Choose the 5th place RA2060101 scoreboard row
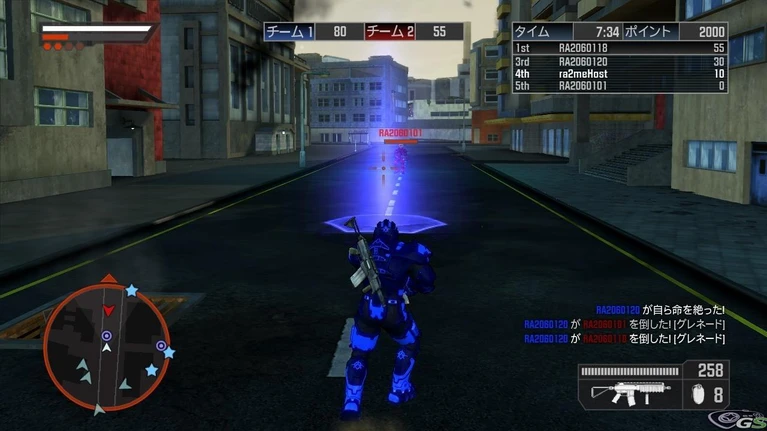 (620, 86)
